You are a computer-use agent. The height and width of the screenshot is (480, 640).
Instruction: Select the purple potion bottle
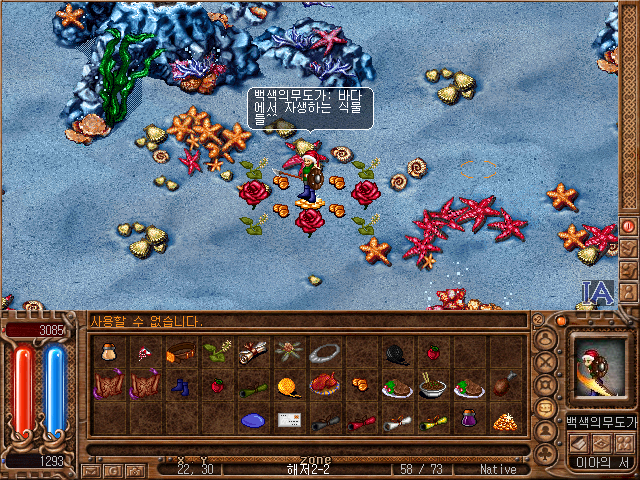pyautogui.click(x=469, y=418)
